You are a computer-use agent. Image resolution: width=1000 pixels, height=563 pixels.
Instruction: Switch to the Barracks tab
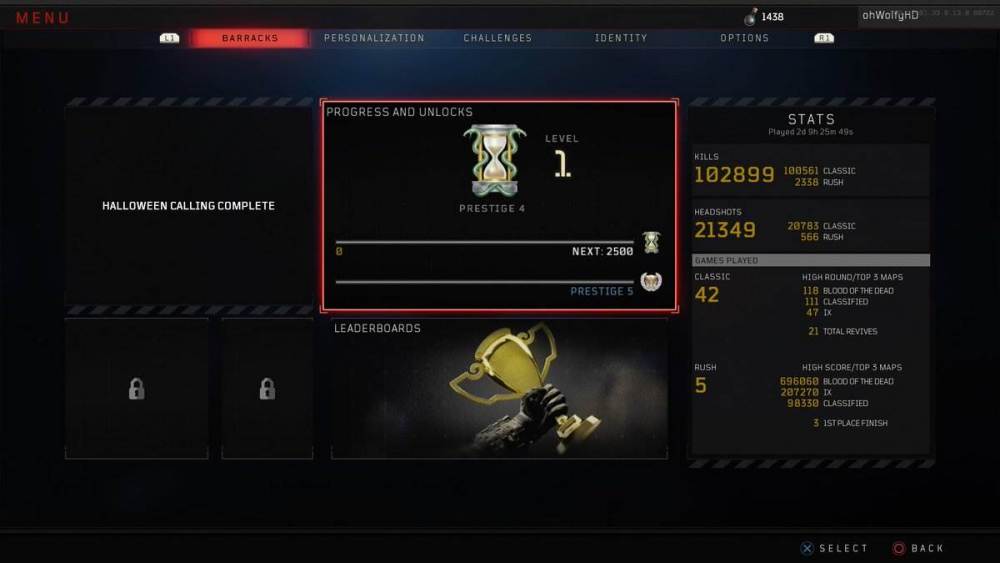point(249,38)
